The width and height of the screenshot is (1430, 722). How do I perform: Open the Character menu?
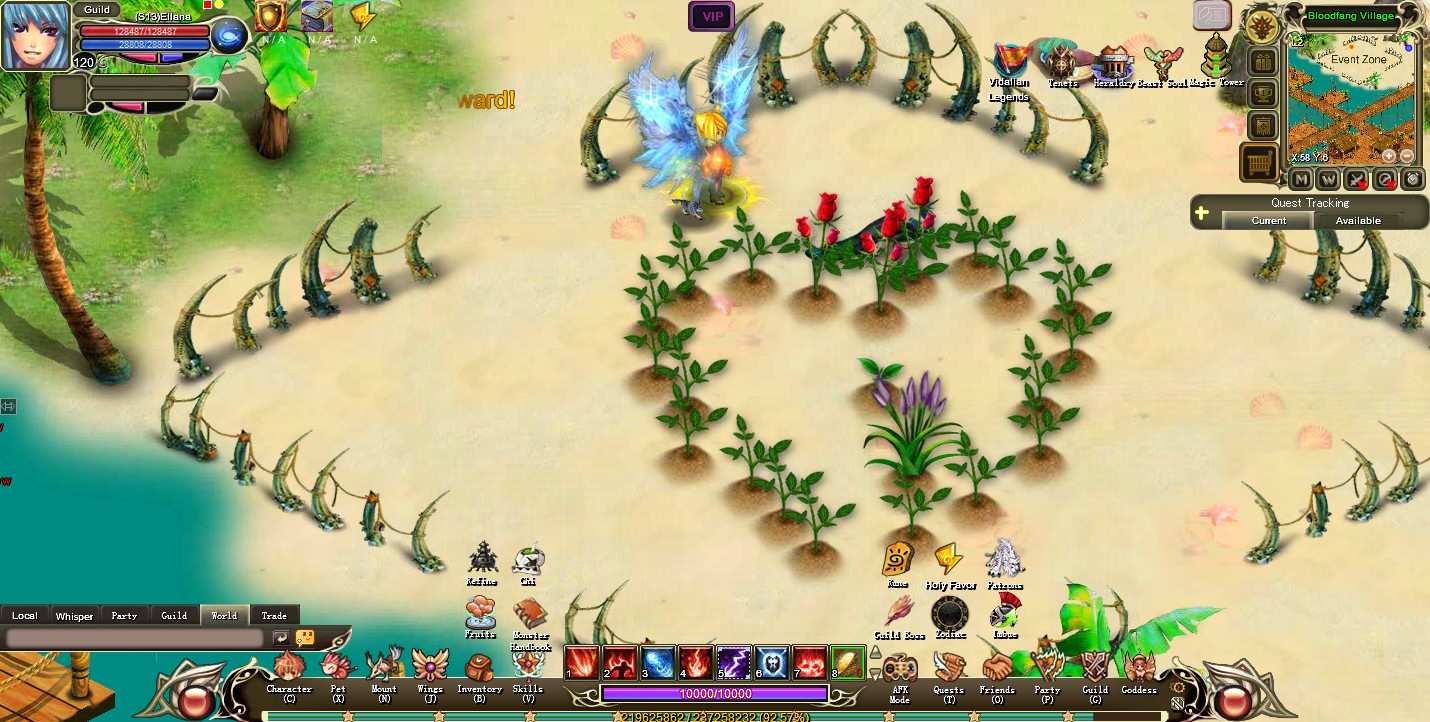289,669
